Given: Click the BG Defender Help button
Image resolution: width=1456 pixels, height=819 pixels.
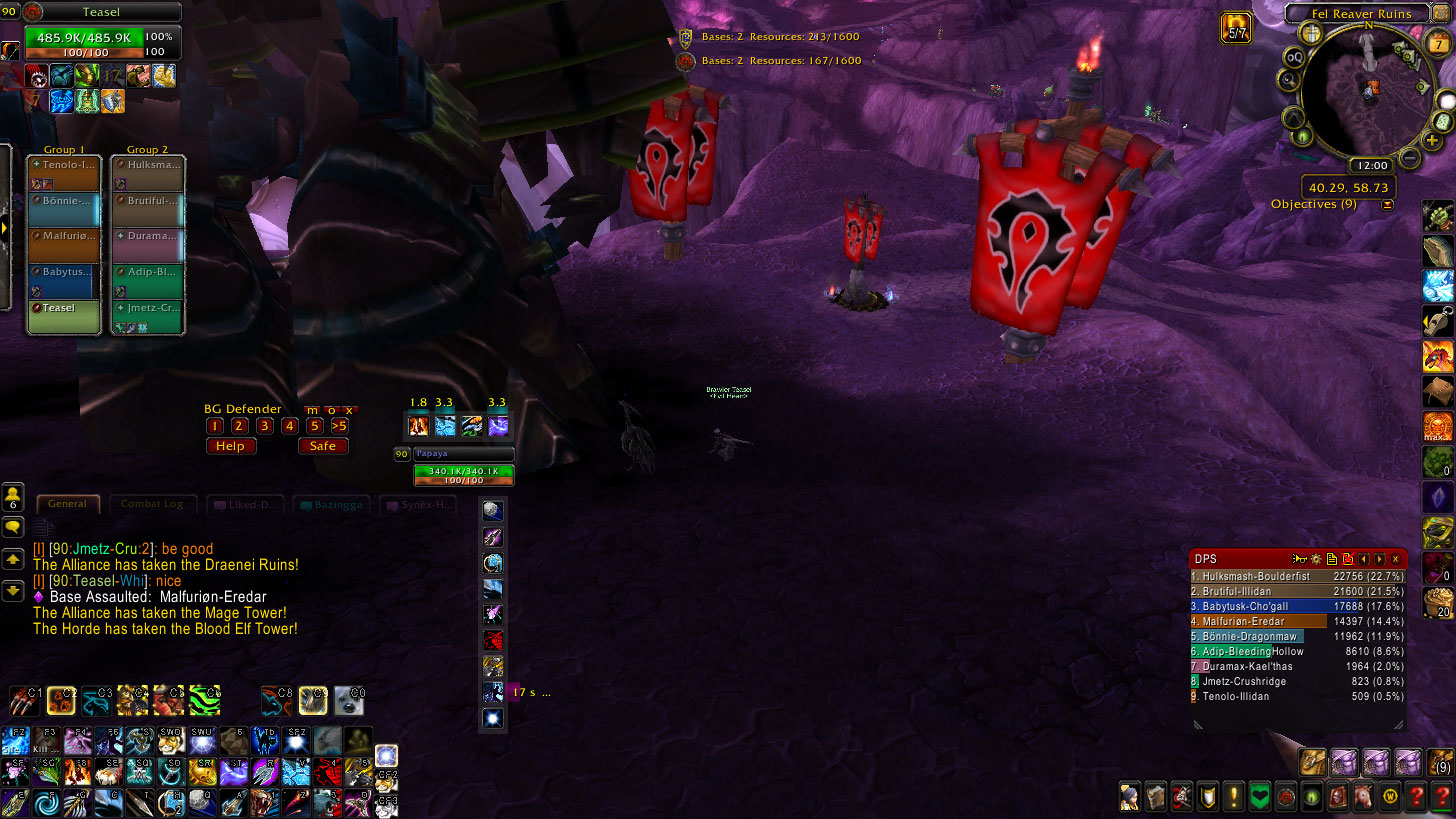Looking at the screenshot, I should click(230, 446).
